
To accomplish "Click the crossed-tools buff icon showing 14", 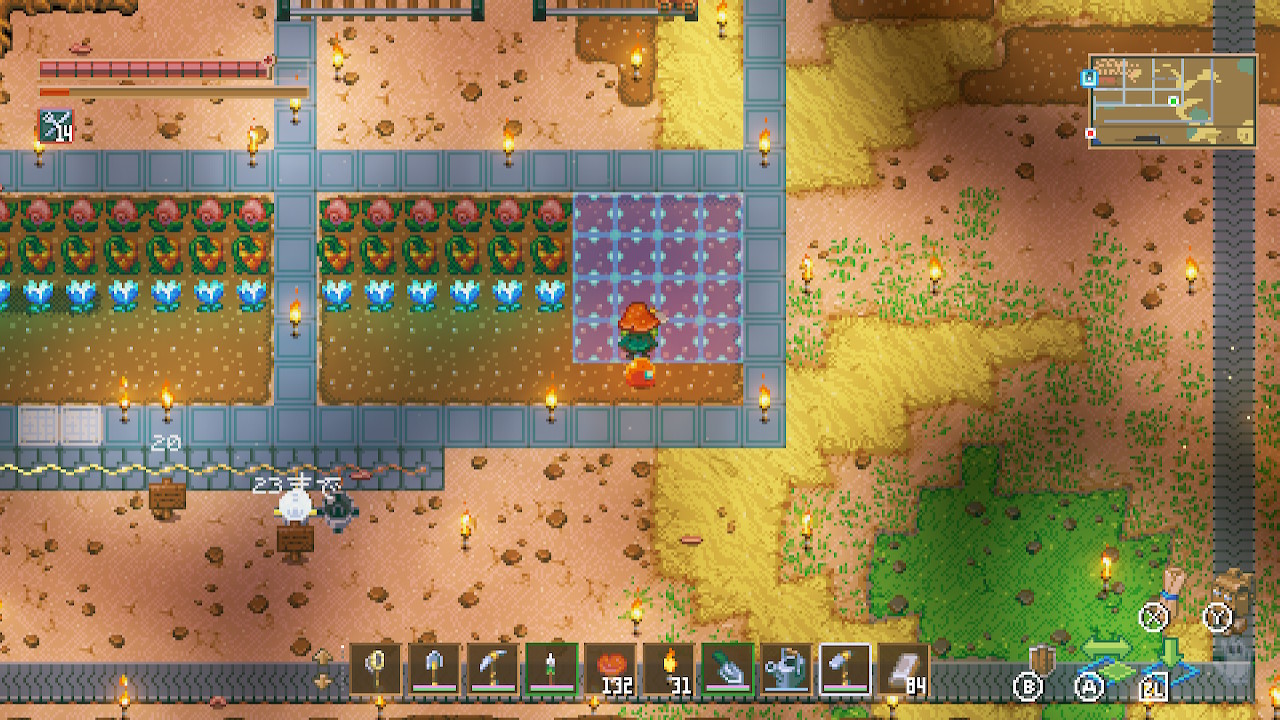I will pos(56,126).
